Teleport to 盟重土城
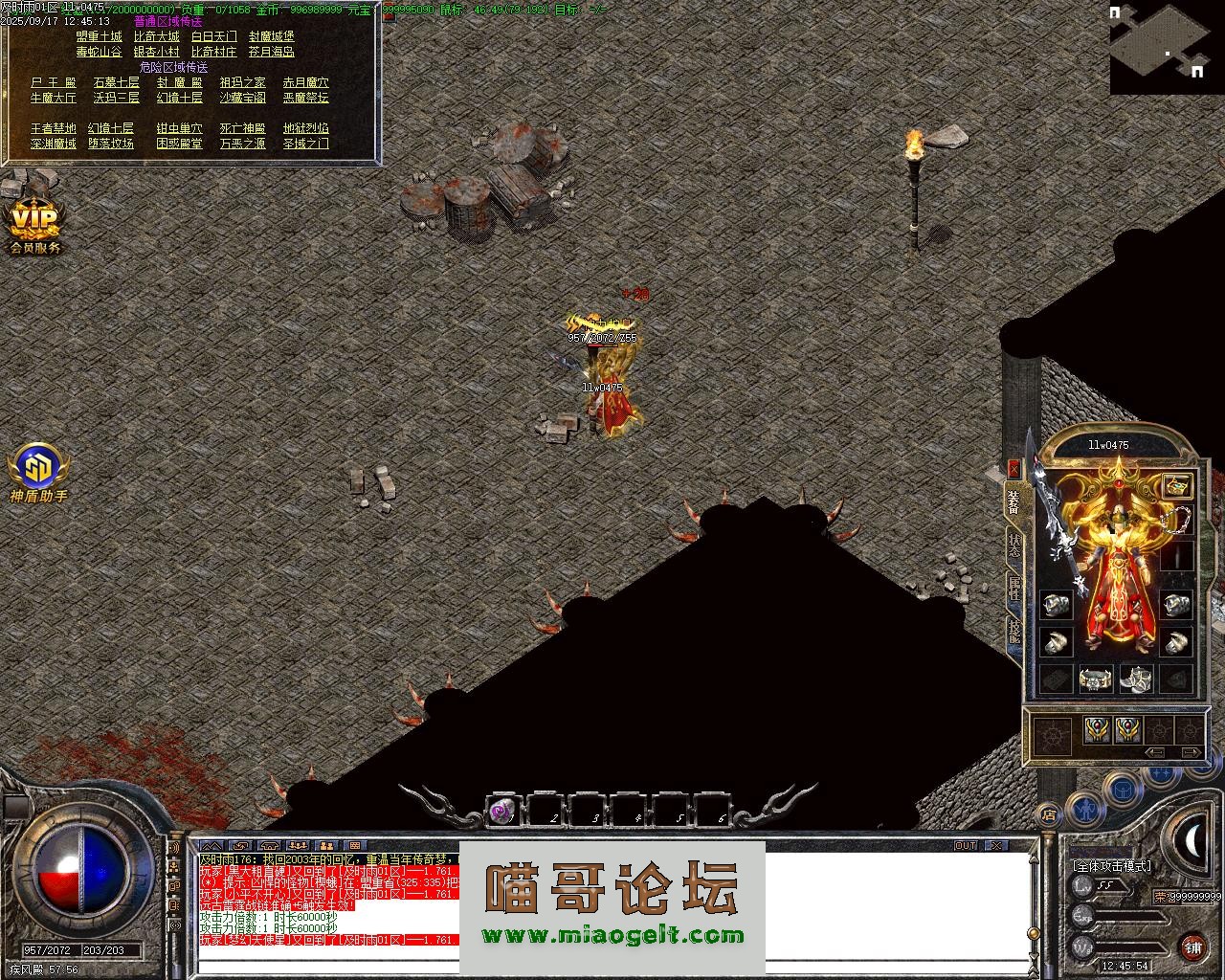The width and height of the screenshot is (1225, 980). pos(99,37)
